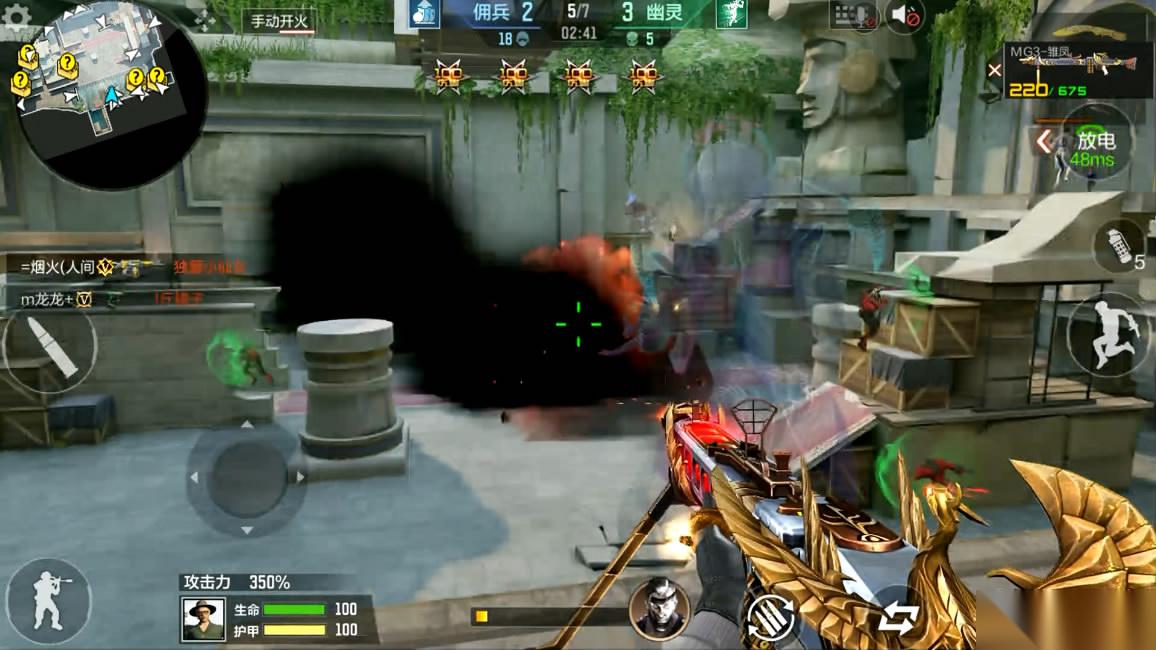Reload with the circular ammo button
The image size is (1156, 650).
click(x=770, y=618)
